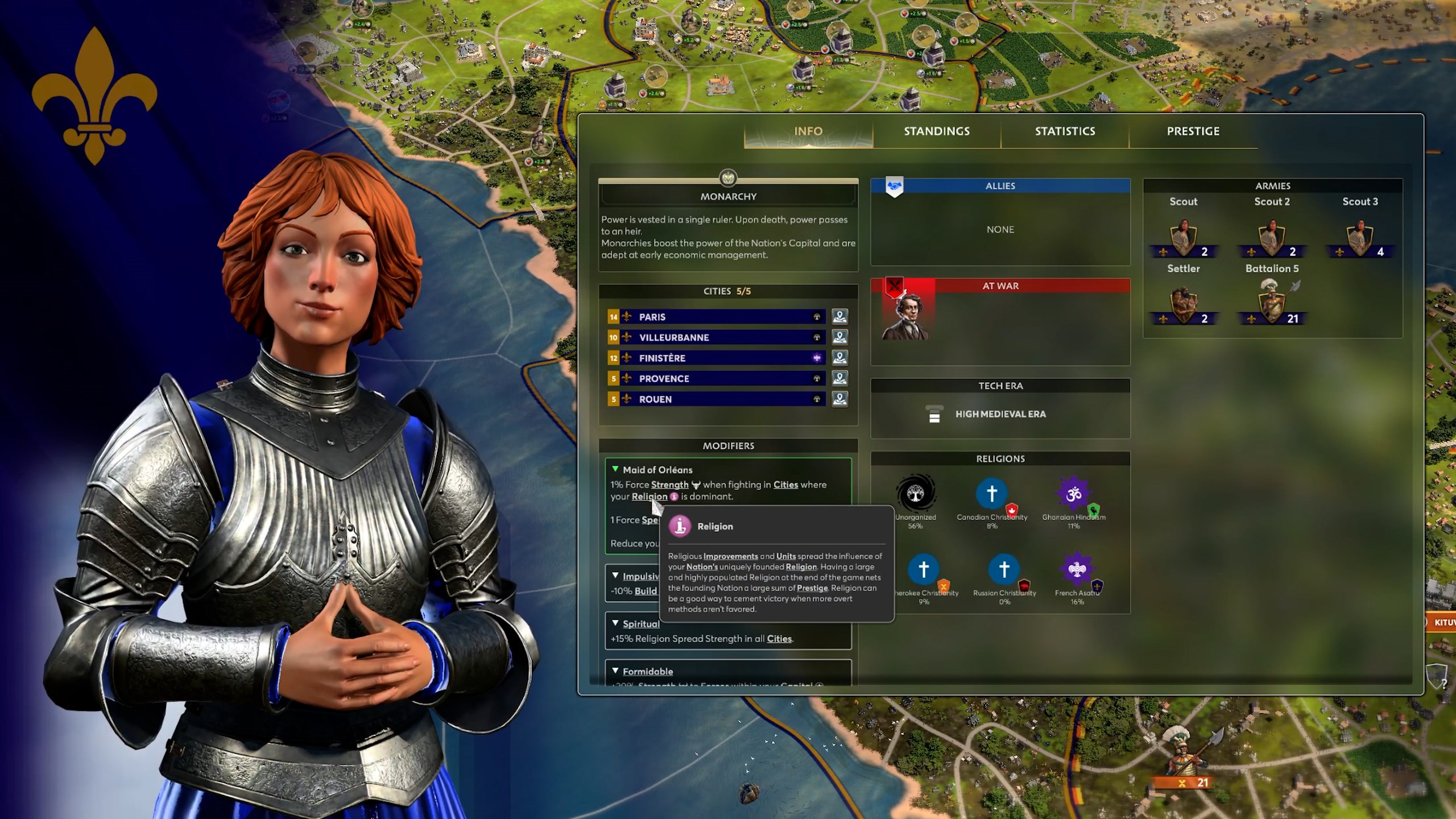Click the at-war enemy leader portrait

pos(905,317)
